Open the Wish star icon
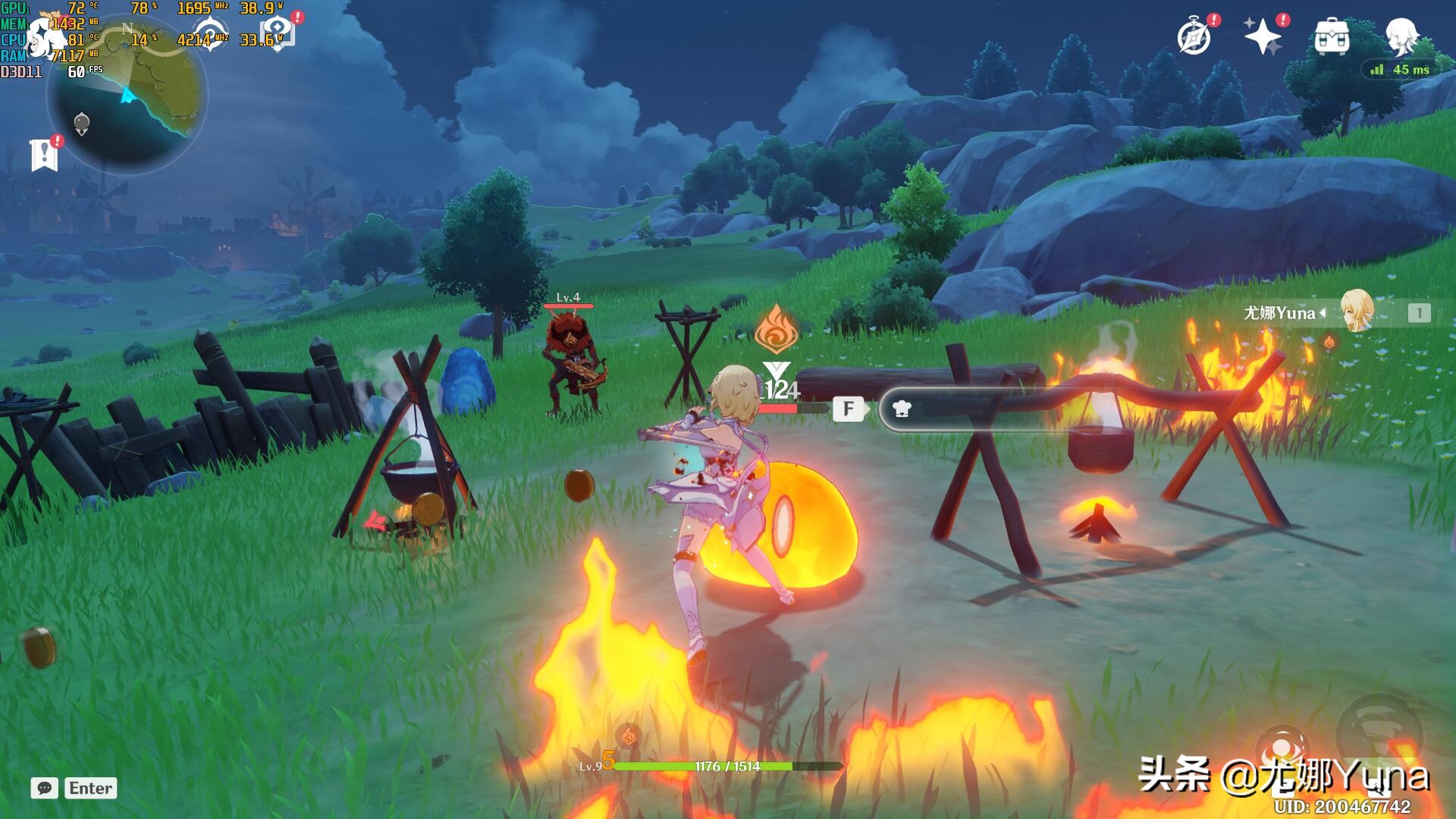 (x=1263, y=36)
